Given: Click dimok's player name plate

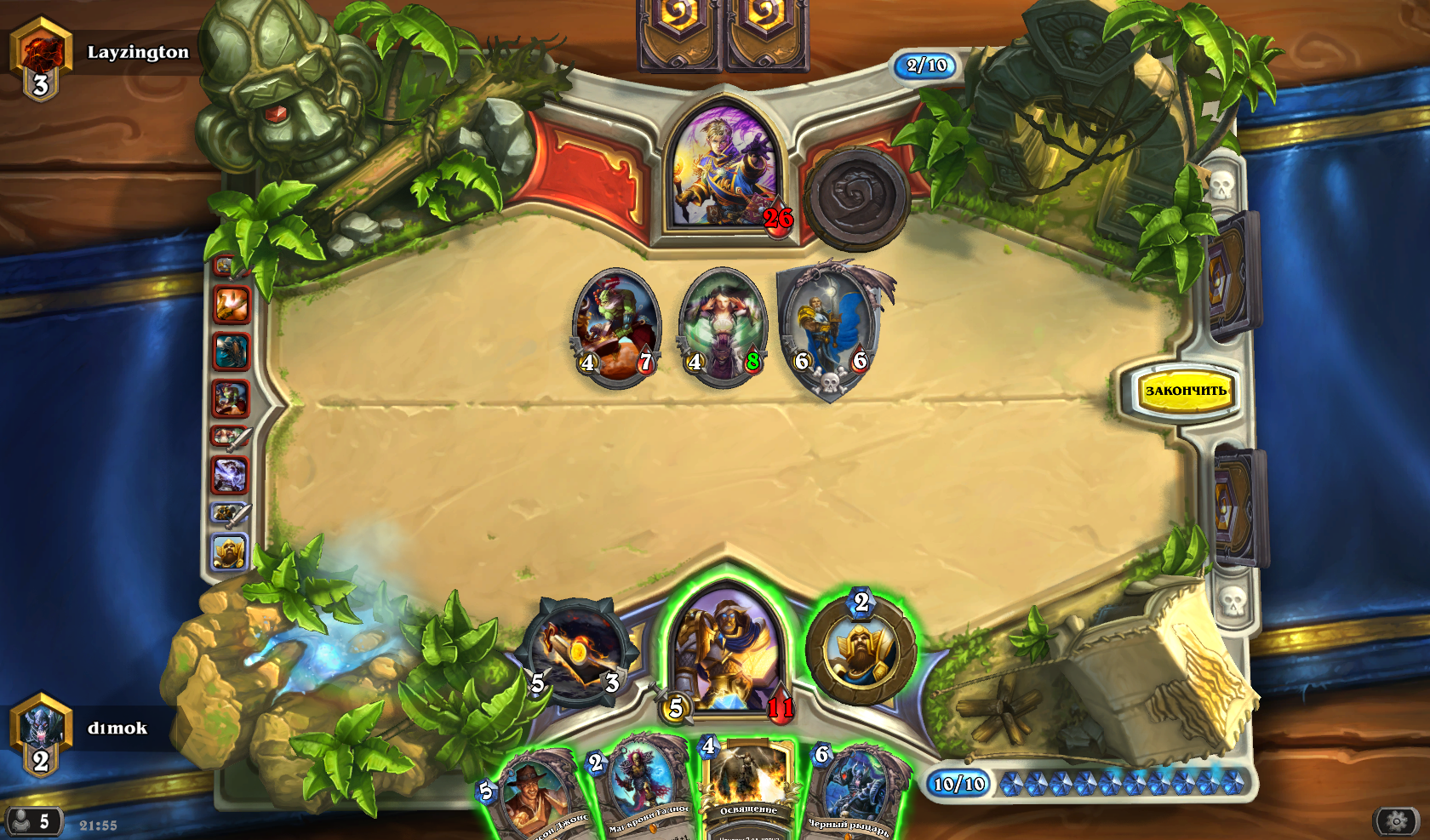Looking at the screenshot, I should point(117,729).
